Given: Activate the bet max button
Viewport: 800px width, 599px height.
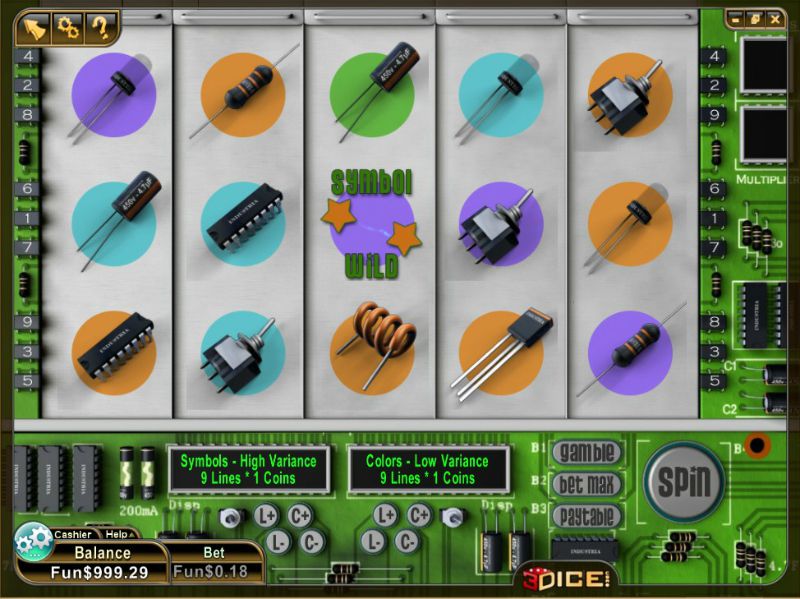Looking at the screenshot, I should click(586, 484).
